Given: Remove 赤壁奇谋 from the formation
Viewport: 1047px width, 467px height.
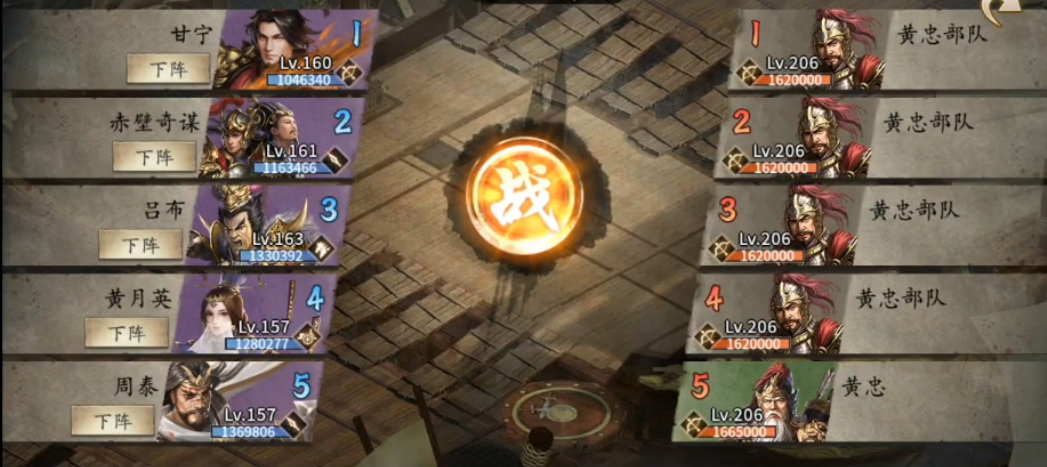Looking at the screenshot, I should pos(154,156).
